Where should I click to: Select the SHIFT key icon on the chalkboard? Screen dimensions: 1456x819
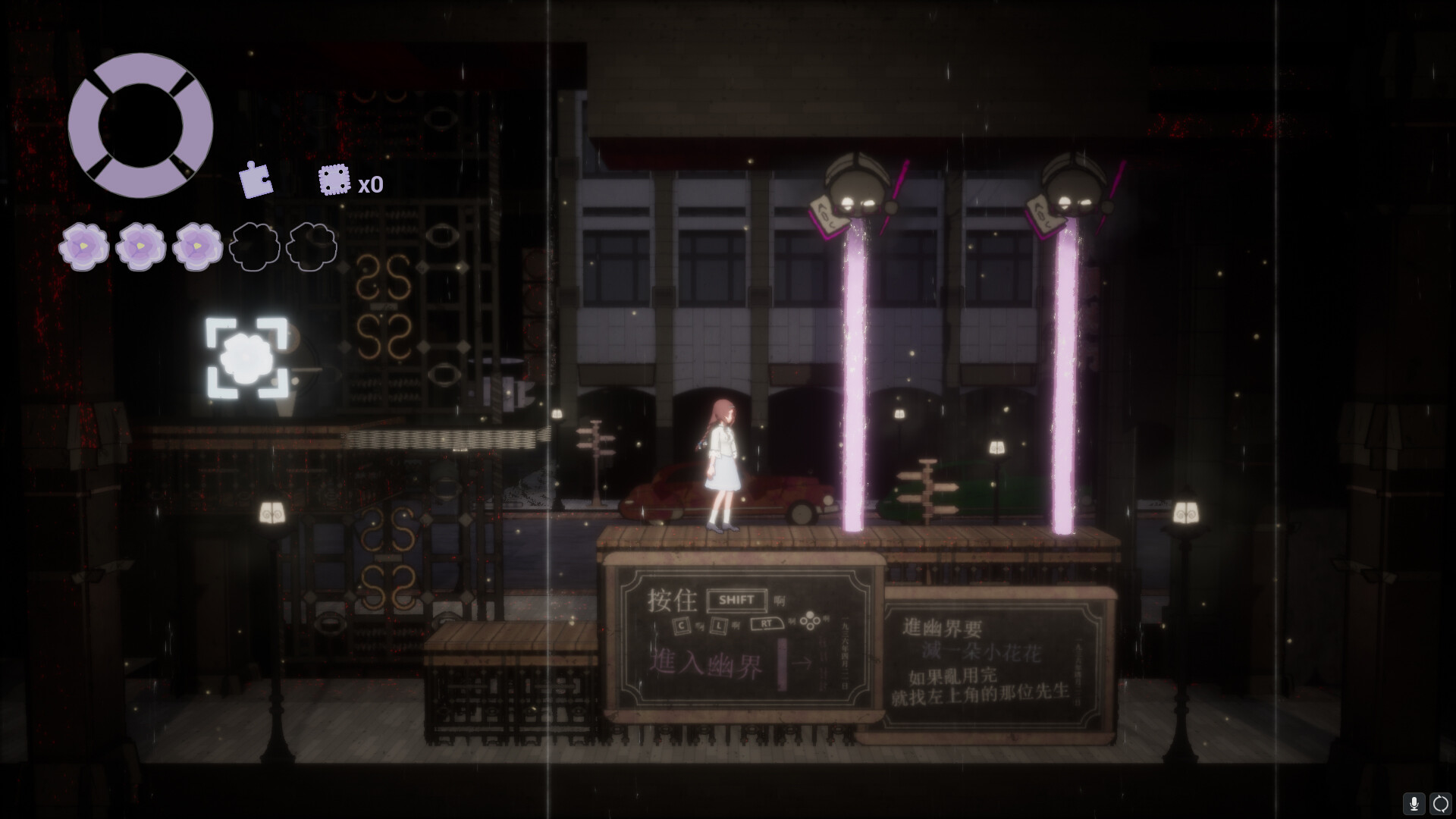[737, 601]
